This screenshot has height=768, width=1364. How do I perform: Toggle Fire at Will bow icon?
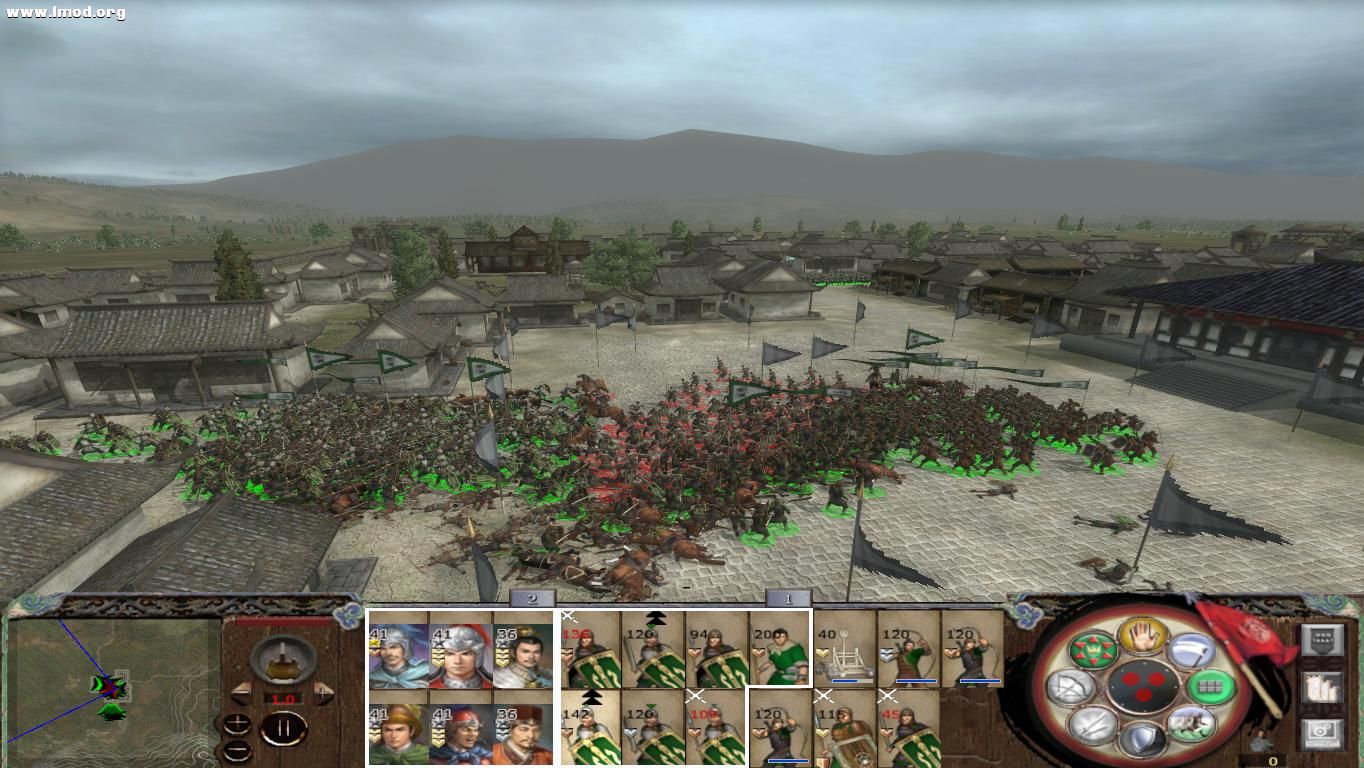pos(1072,685)
